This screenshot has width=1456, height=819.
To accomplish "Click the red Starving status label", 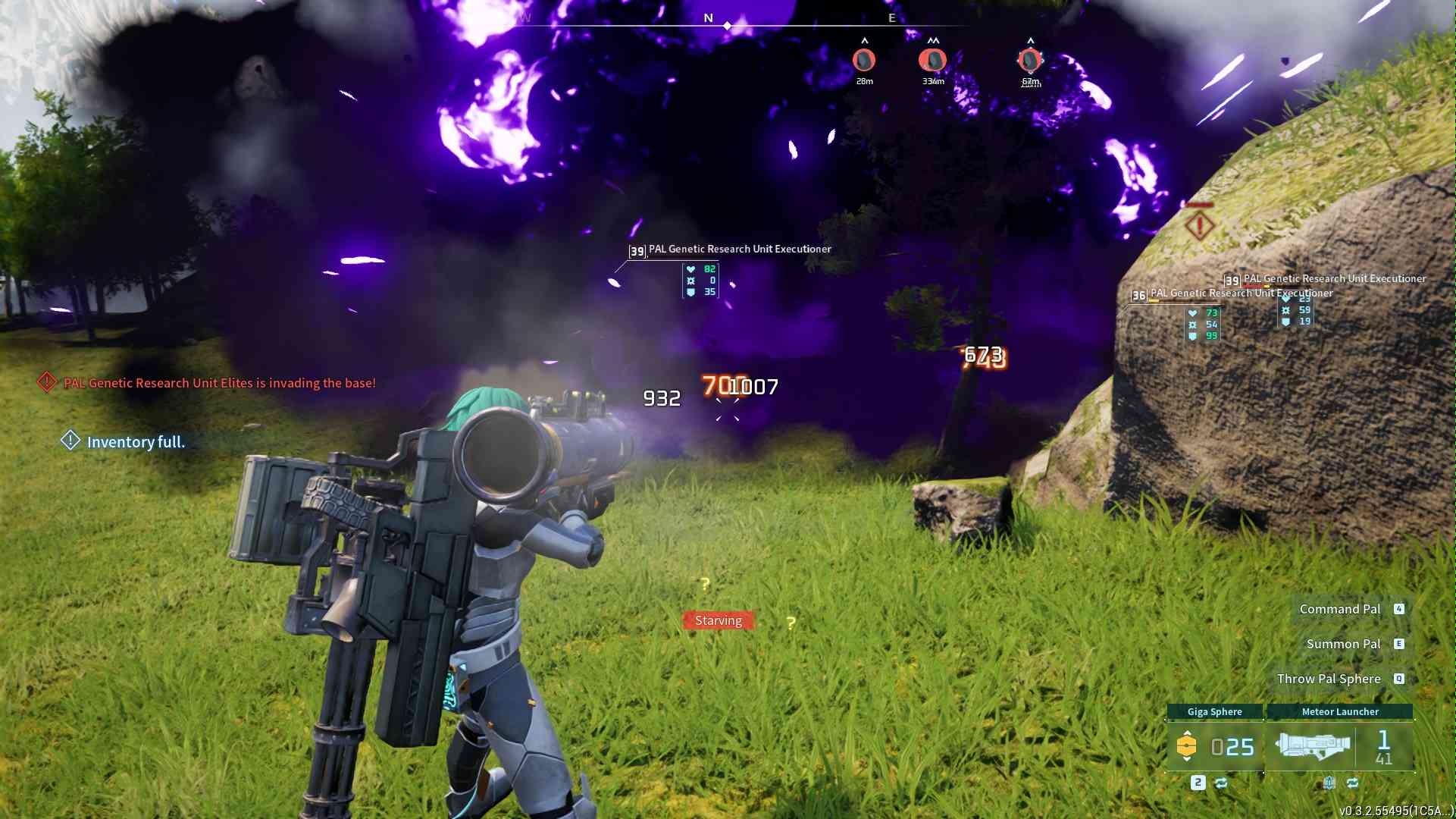I will click(718, 620).
